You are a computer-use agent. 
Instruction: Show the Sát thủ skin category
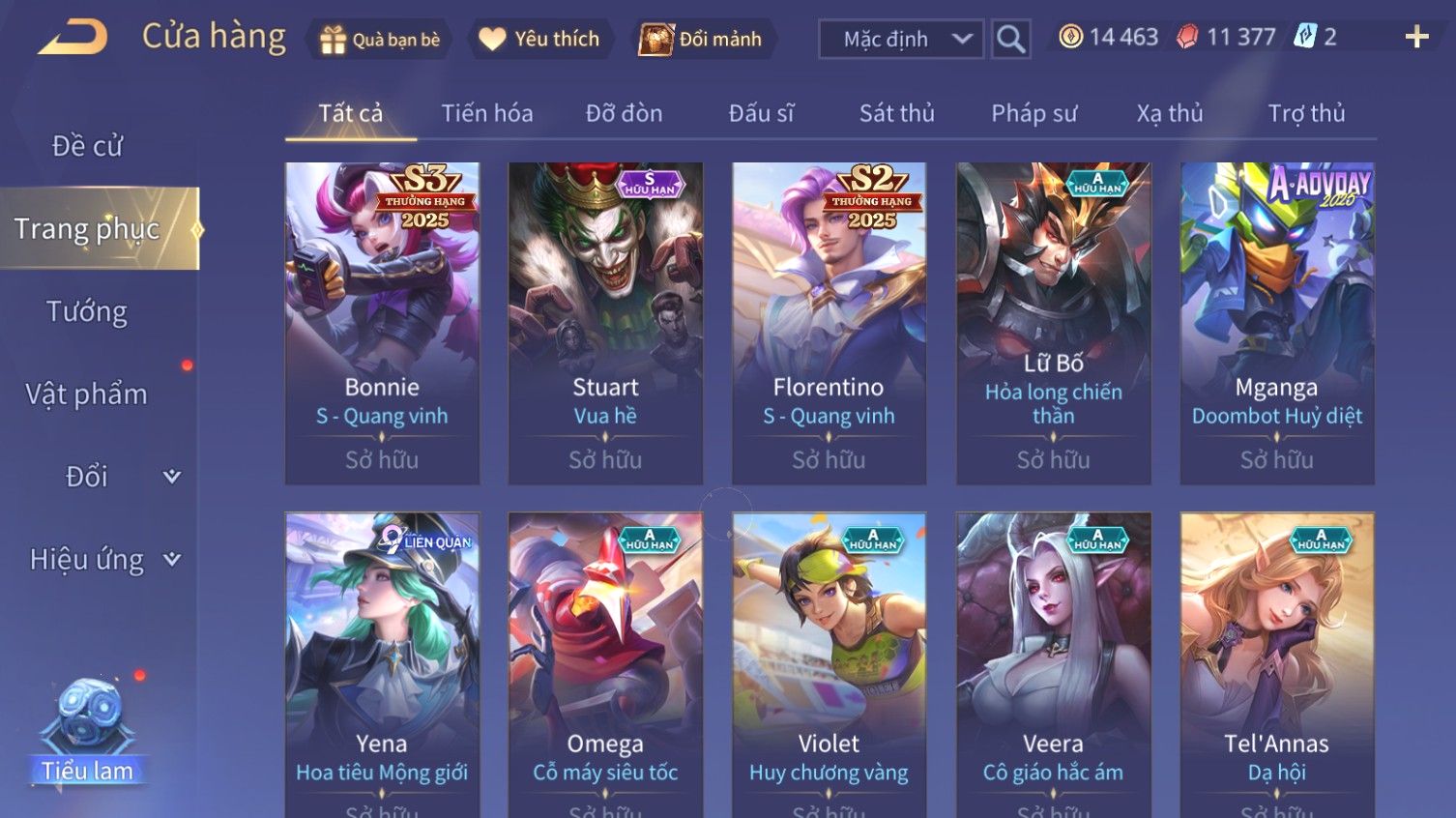(896, 113)
